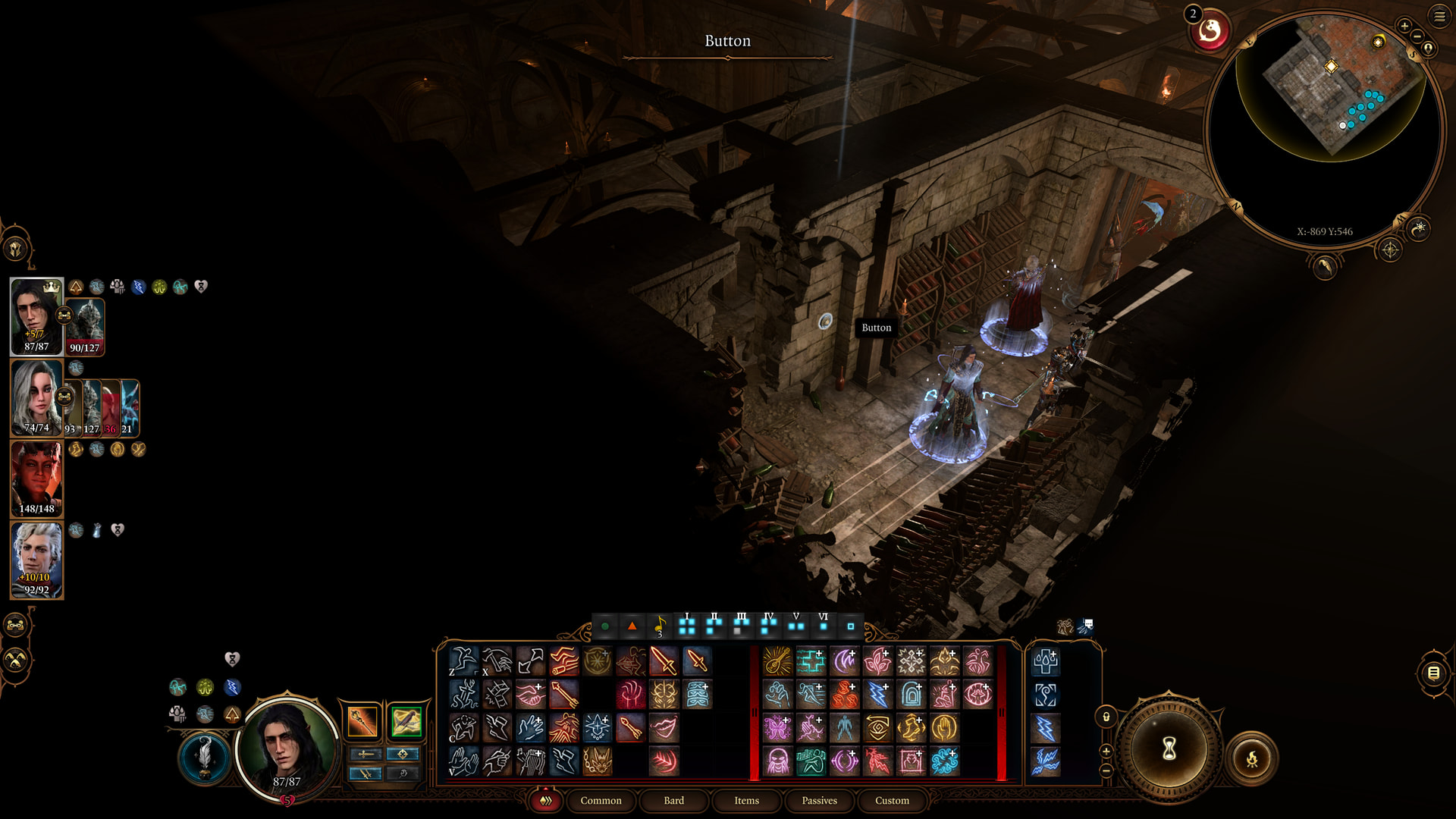The height and width of the screenshot is (819, 1456).
Task: Toggle the hotbar lock button
Action: [x=1106, y=717]
